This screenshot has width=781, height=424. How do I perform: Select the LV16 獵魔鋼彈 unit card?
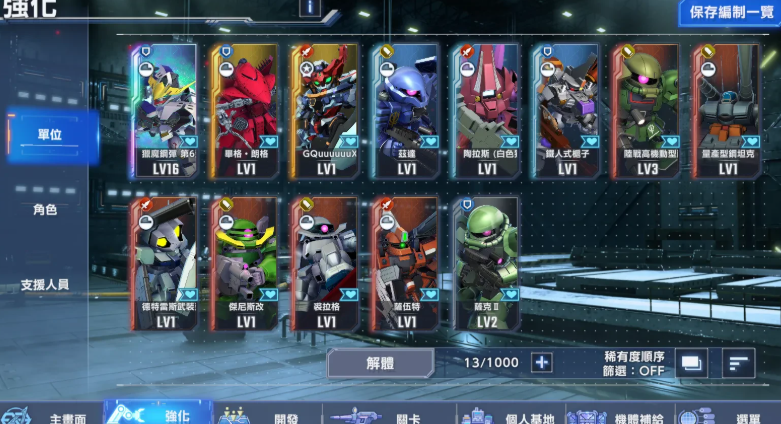coord(166,110)
